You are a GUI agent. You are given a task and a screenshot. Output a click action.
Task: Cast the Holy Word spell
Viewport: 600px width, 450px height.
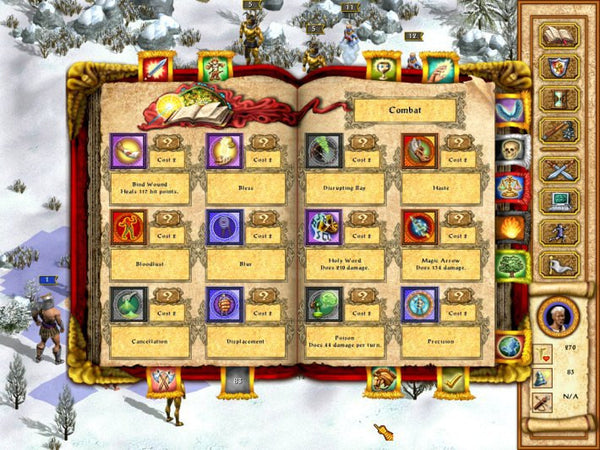click(323, 227)
